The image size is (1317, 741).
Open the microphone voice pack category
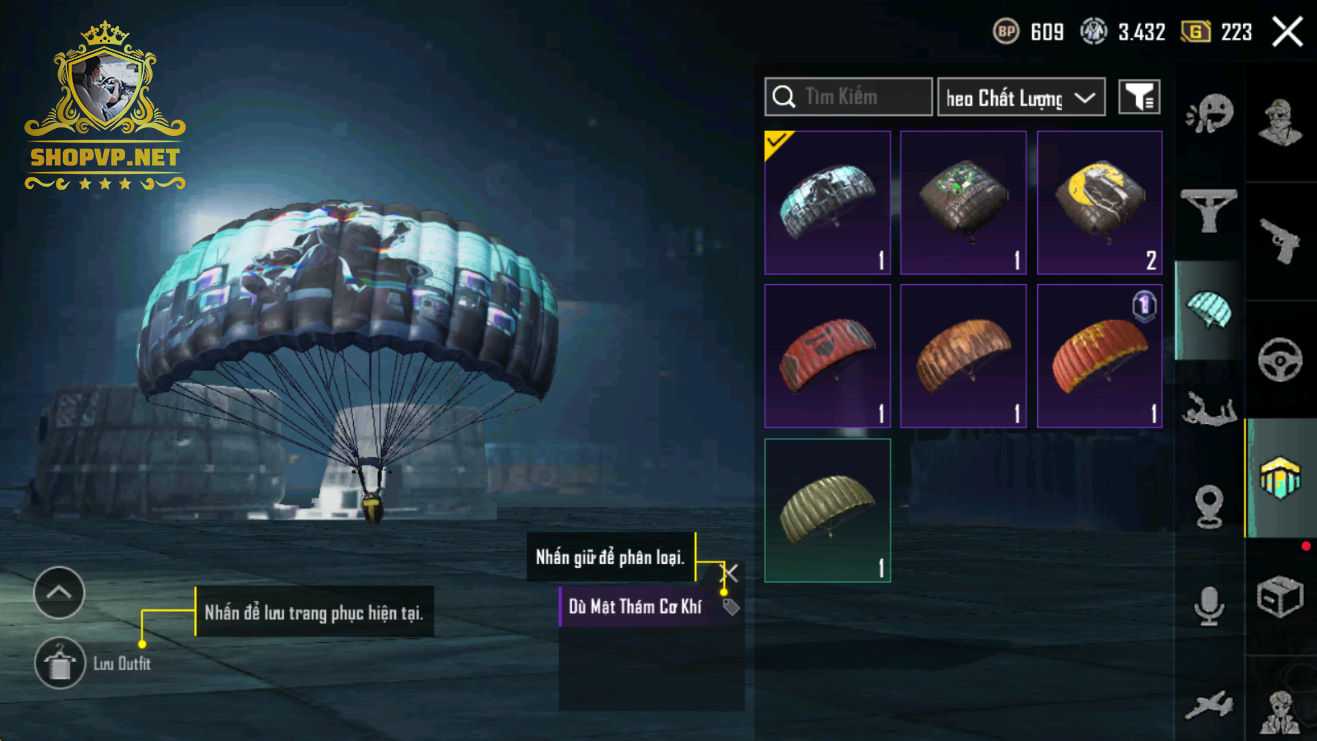[1209, 605]
